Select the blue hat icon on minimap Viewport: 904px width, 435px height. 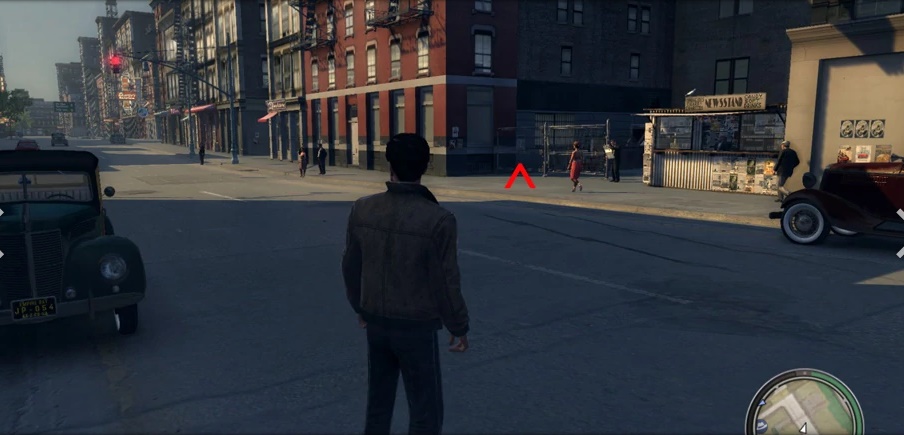pyautogui.click(x=762, y=426)
